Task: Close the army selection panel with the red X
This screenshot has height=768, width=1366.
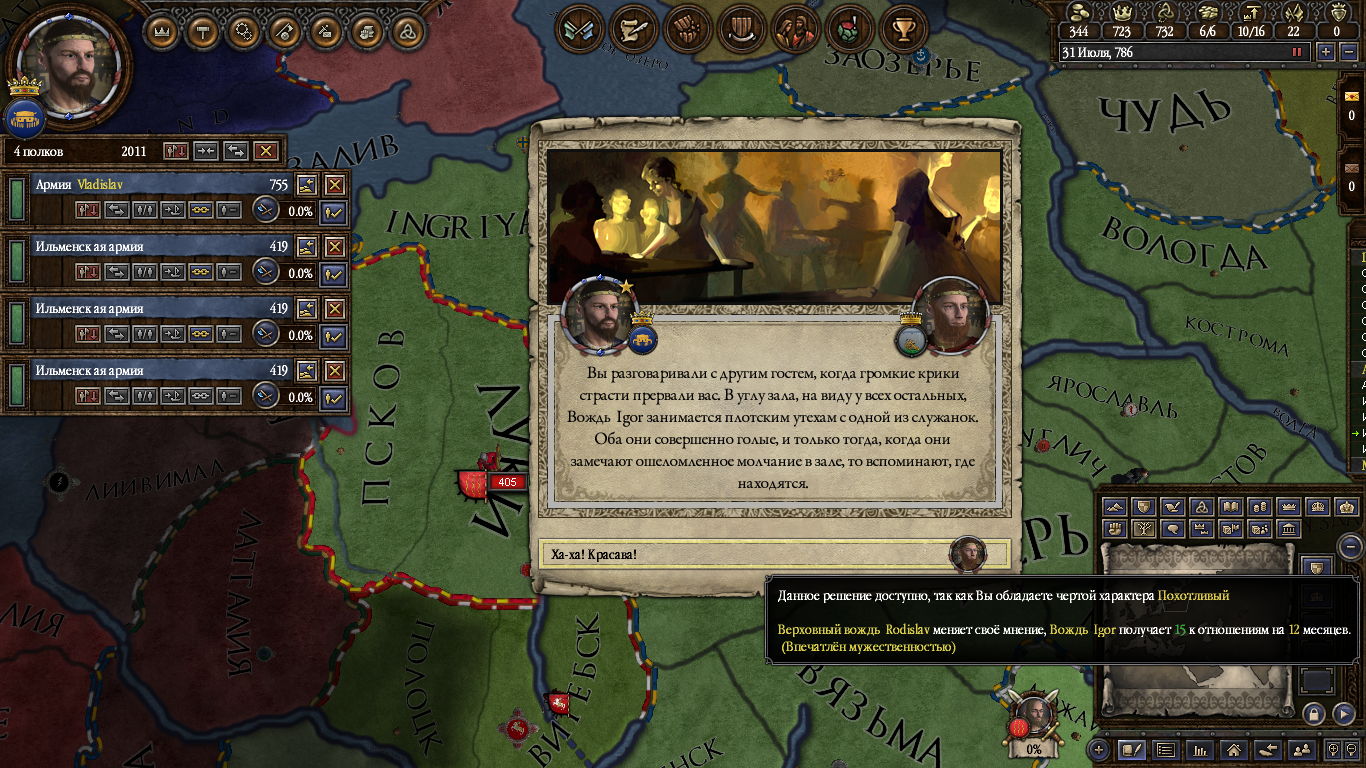Action: click(x=265, y=151)
